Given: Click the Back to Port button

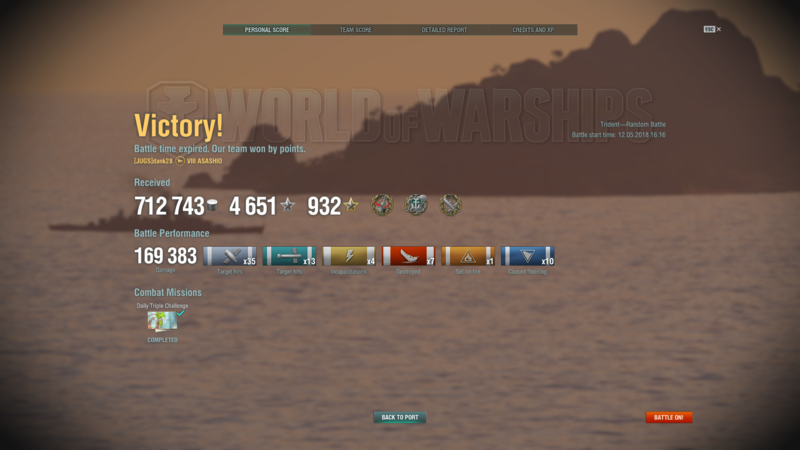Looking at the screenshot, I should [x=400, y=417].
